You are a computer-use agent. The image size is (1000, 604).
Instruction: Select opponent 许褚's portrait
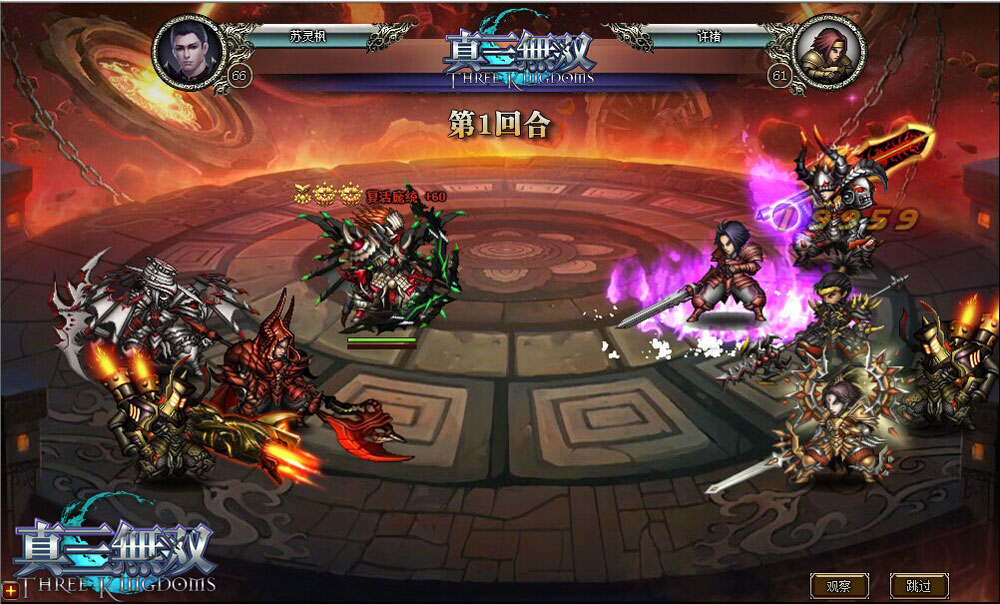828,48
